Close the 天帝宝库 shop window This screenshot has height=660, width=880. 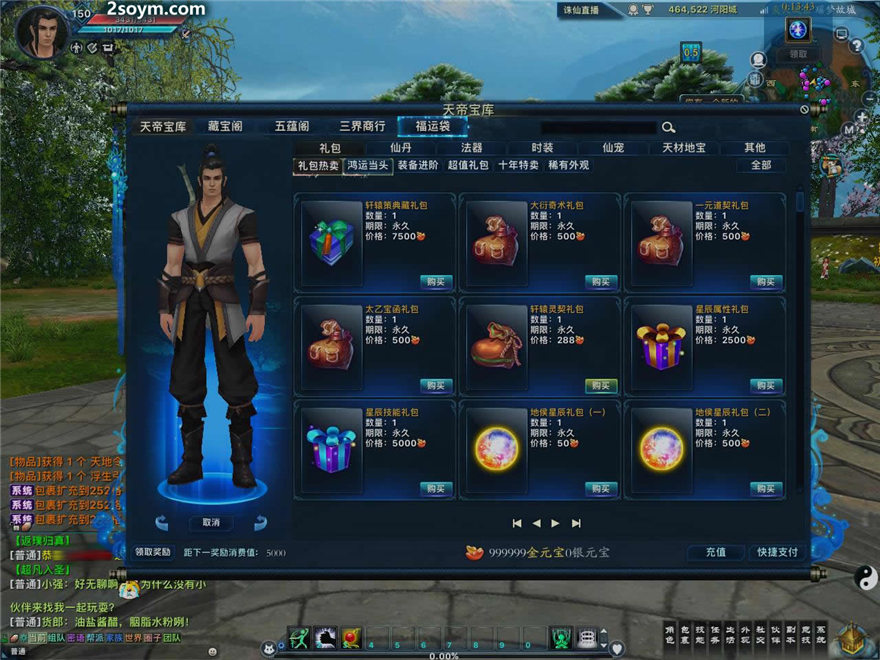802,108
